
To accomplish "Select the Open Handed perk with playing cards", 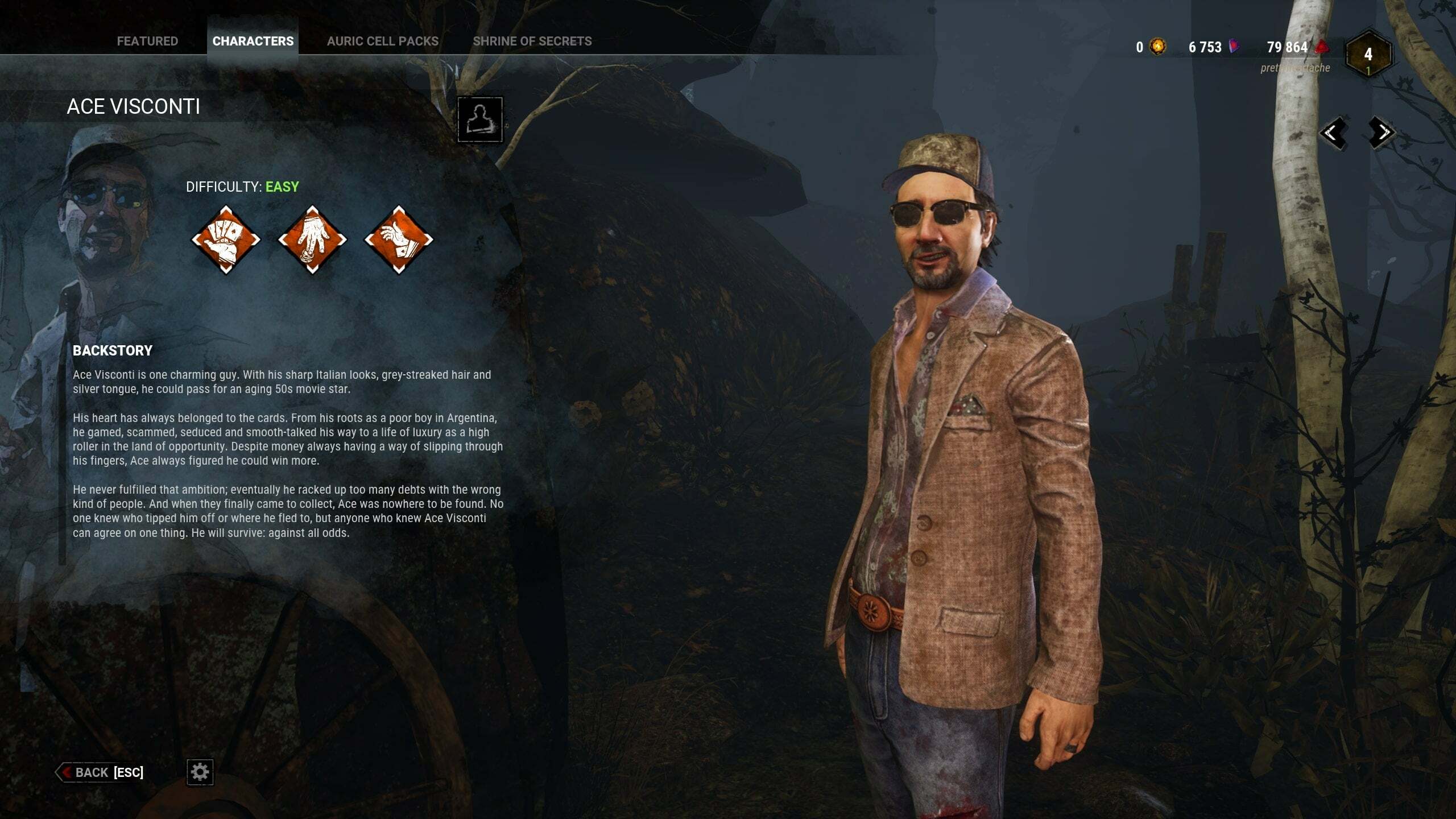I will 226,239.
